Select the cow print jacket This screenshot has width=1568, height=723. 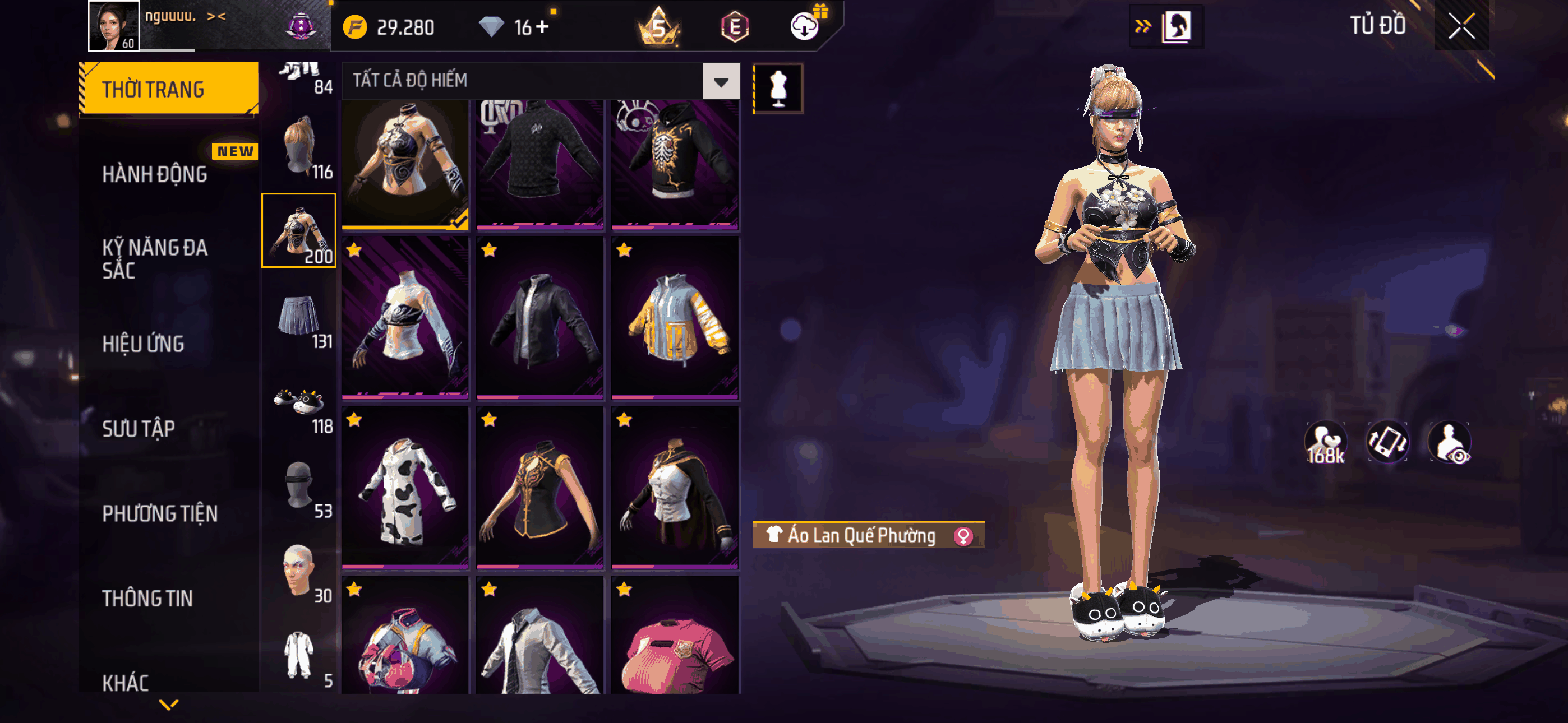405,488
